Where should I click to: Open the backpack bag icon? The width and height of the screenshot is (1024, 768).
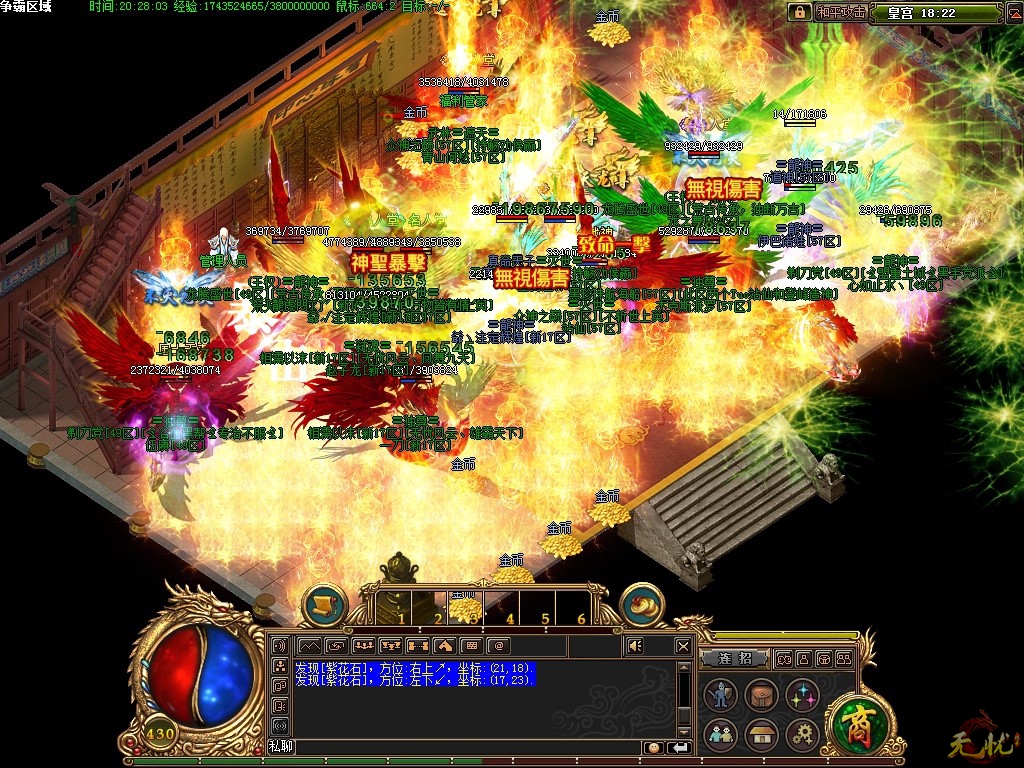click(x=761, y=696)
